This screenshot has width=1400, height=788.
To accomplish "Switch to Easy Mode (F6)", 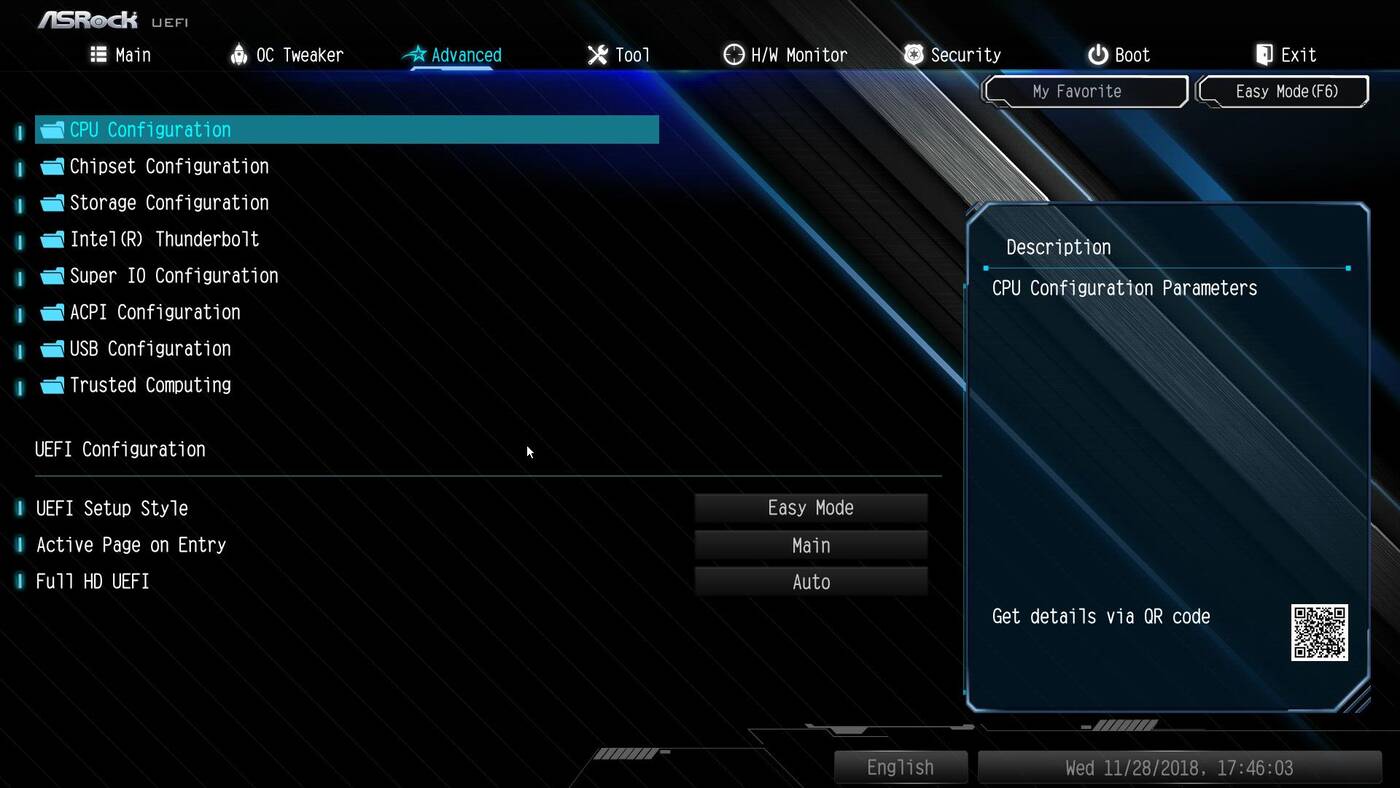I will pos(1285,91).
